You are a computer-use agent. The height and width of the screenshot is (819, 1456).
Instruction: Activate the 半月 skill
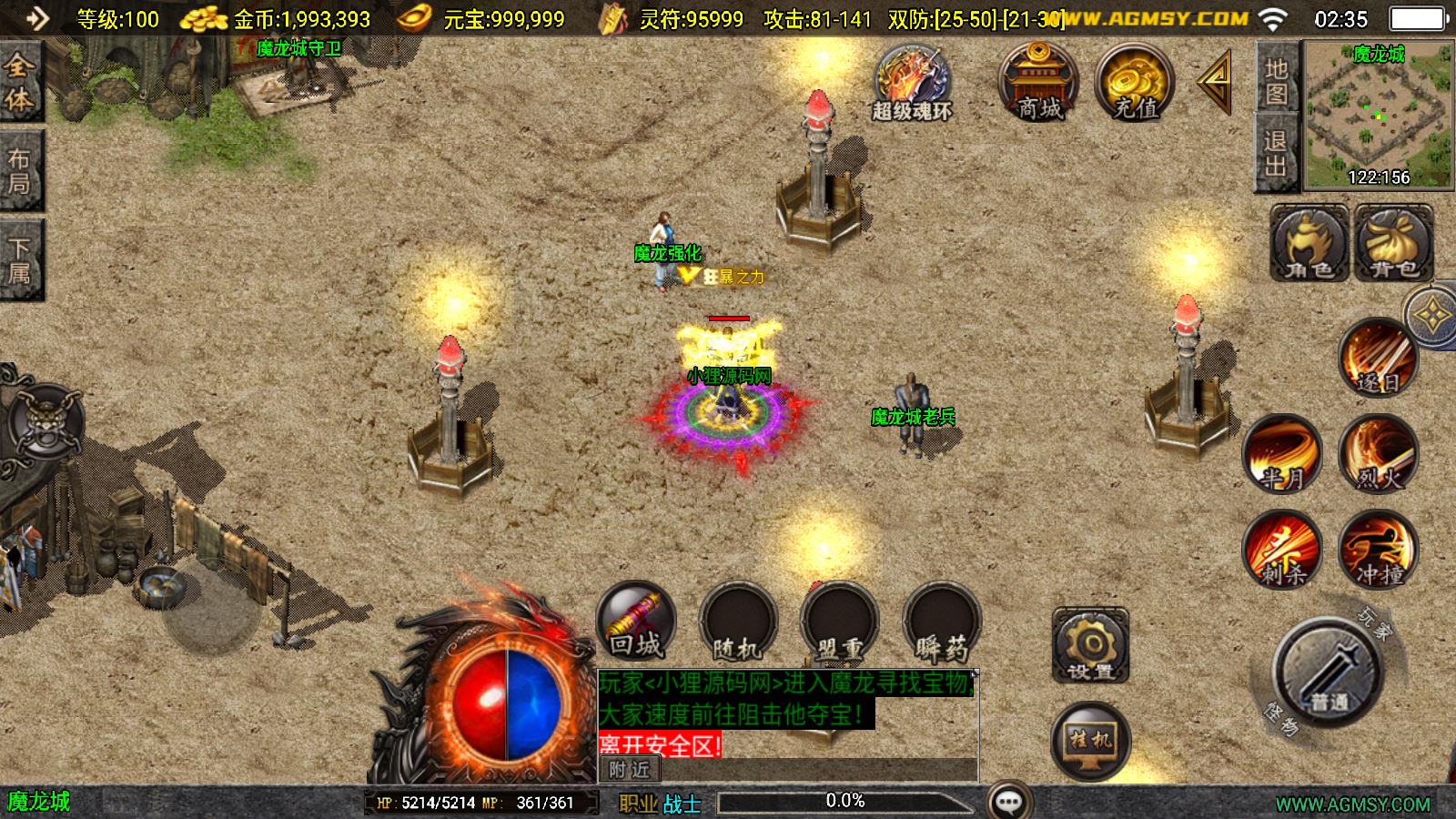pyautogui.click(x=1282, y=453)
